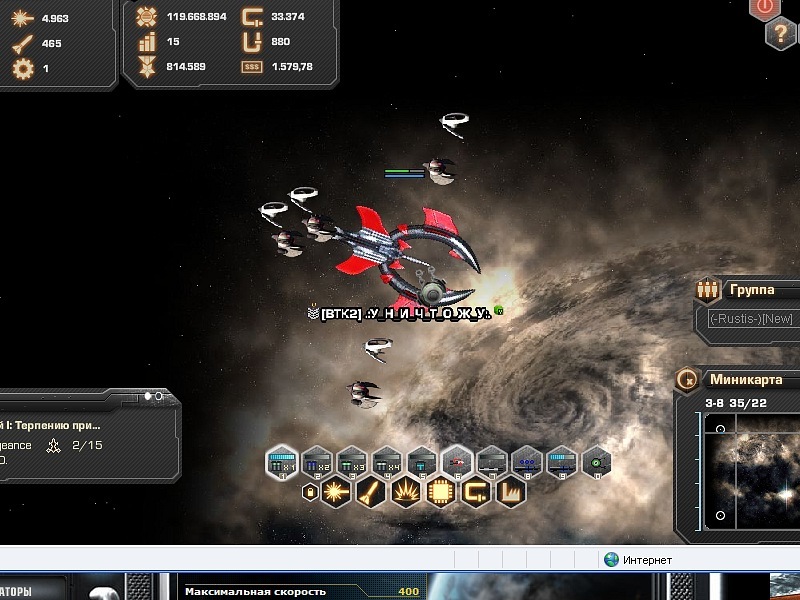
Task: Select the x4 laser ammo slot
Action: (x=387, y=462)
